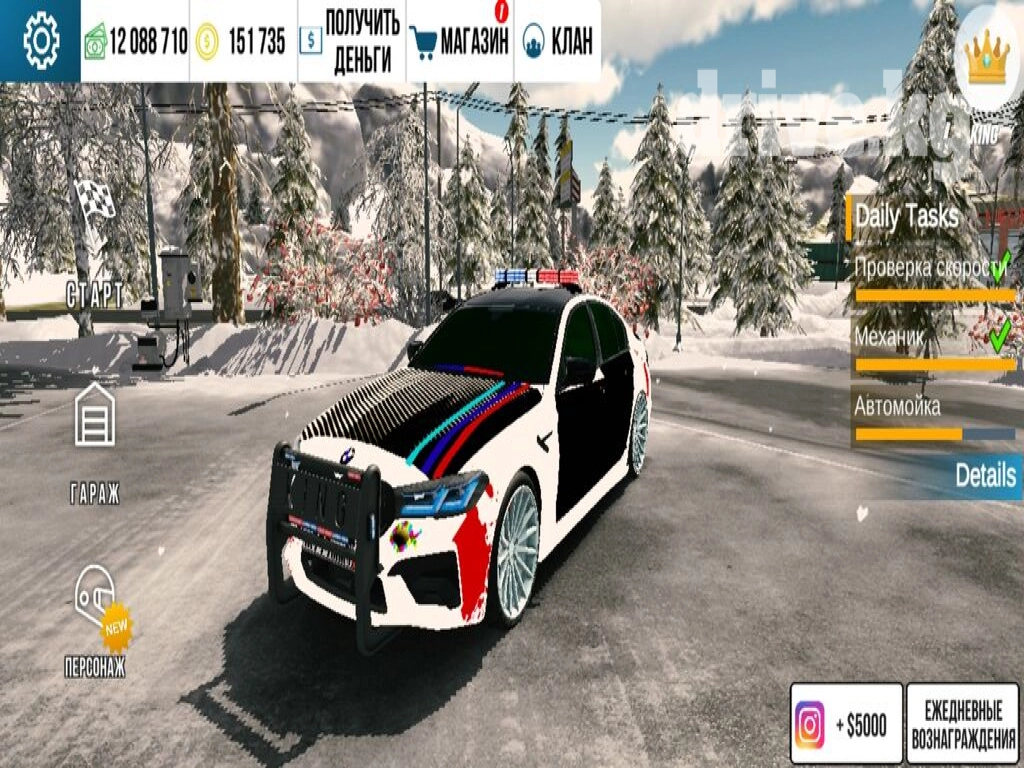Claim the Instagram +$5000 bonus

(846, 724)
